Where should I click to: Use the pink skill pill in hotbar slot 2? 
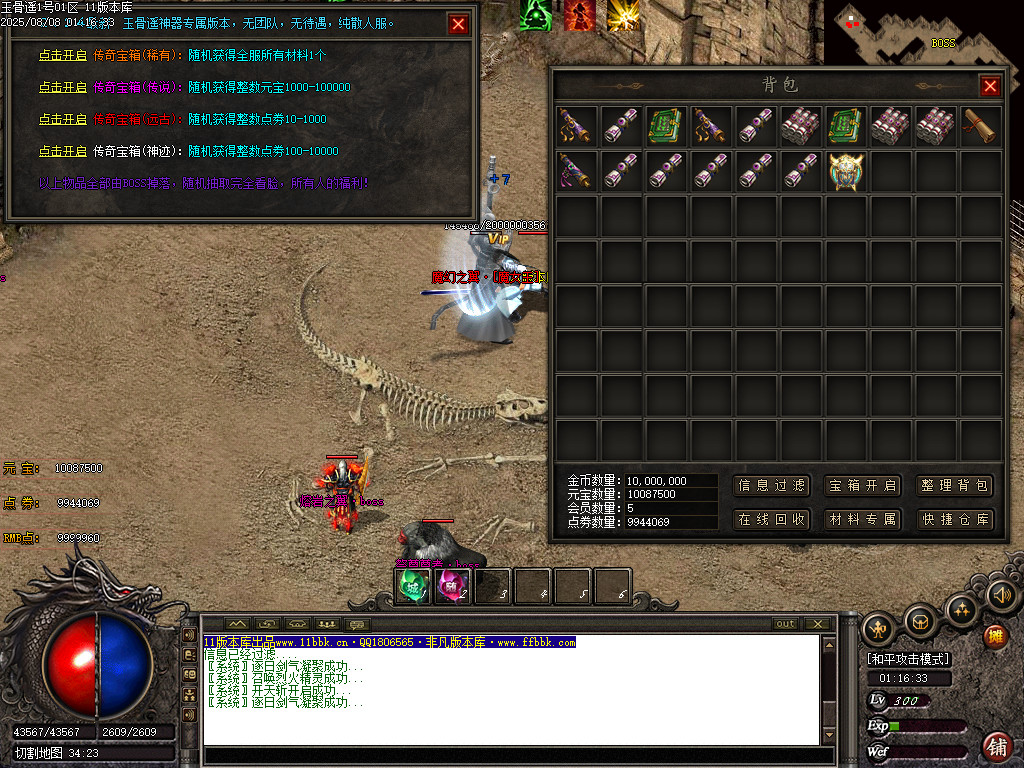point(453,586)
